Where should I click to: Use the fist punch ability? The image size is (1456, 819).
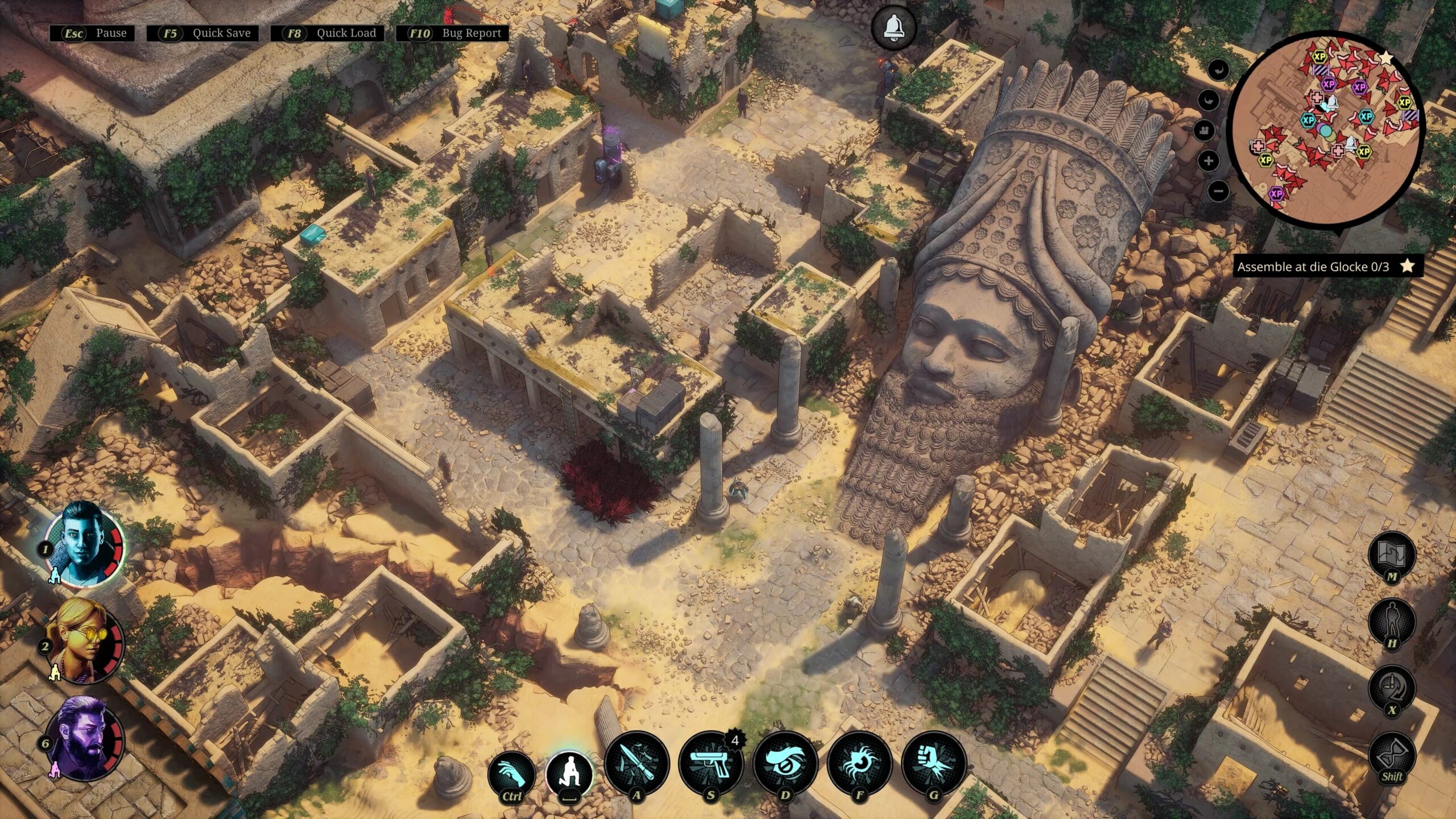(933, 762)
